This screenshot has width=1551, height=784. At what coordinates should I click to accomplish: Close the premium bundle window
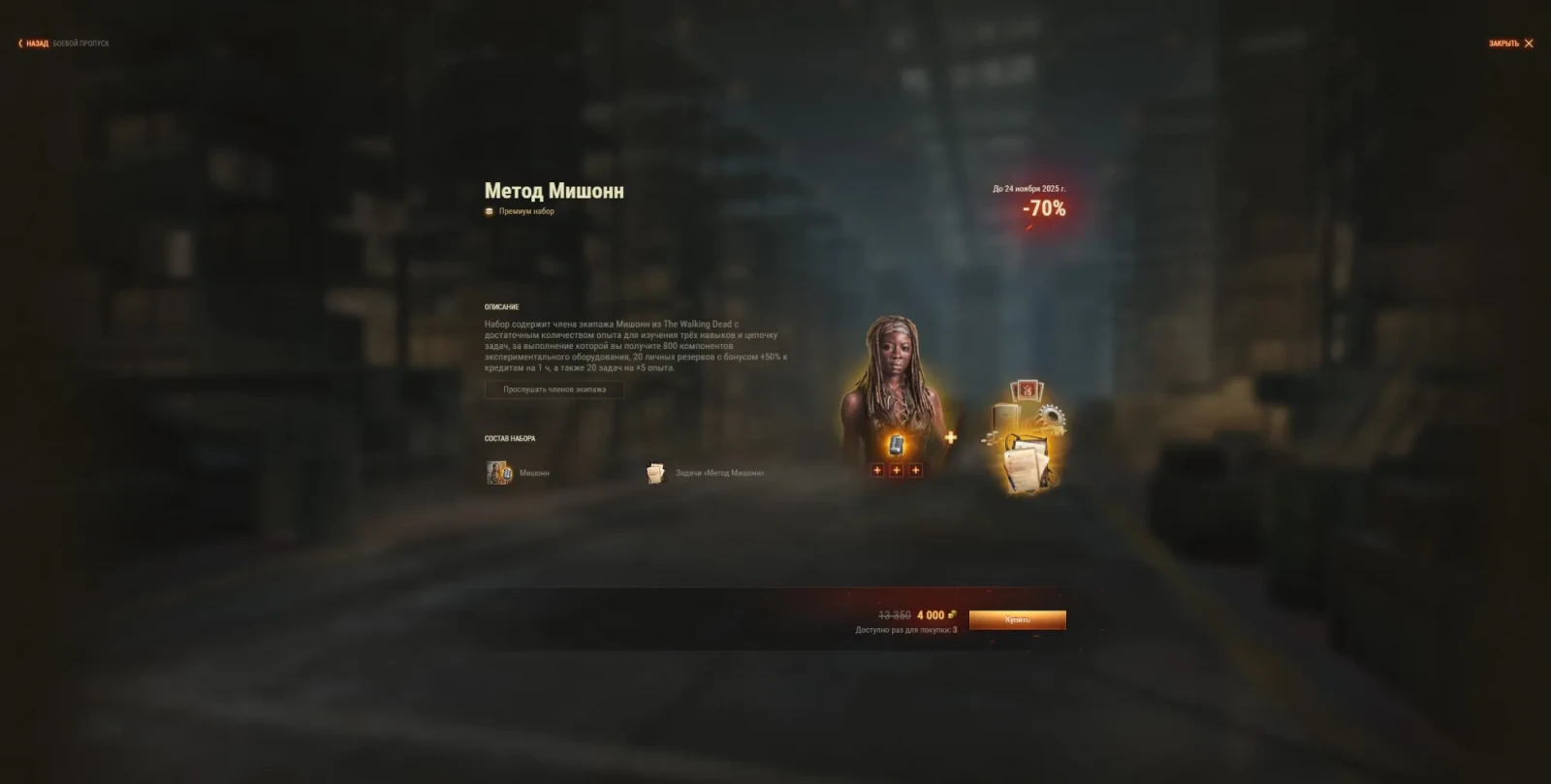[1511, 44]
